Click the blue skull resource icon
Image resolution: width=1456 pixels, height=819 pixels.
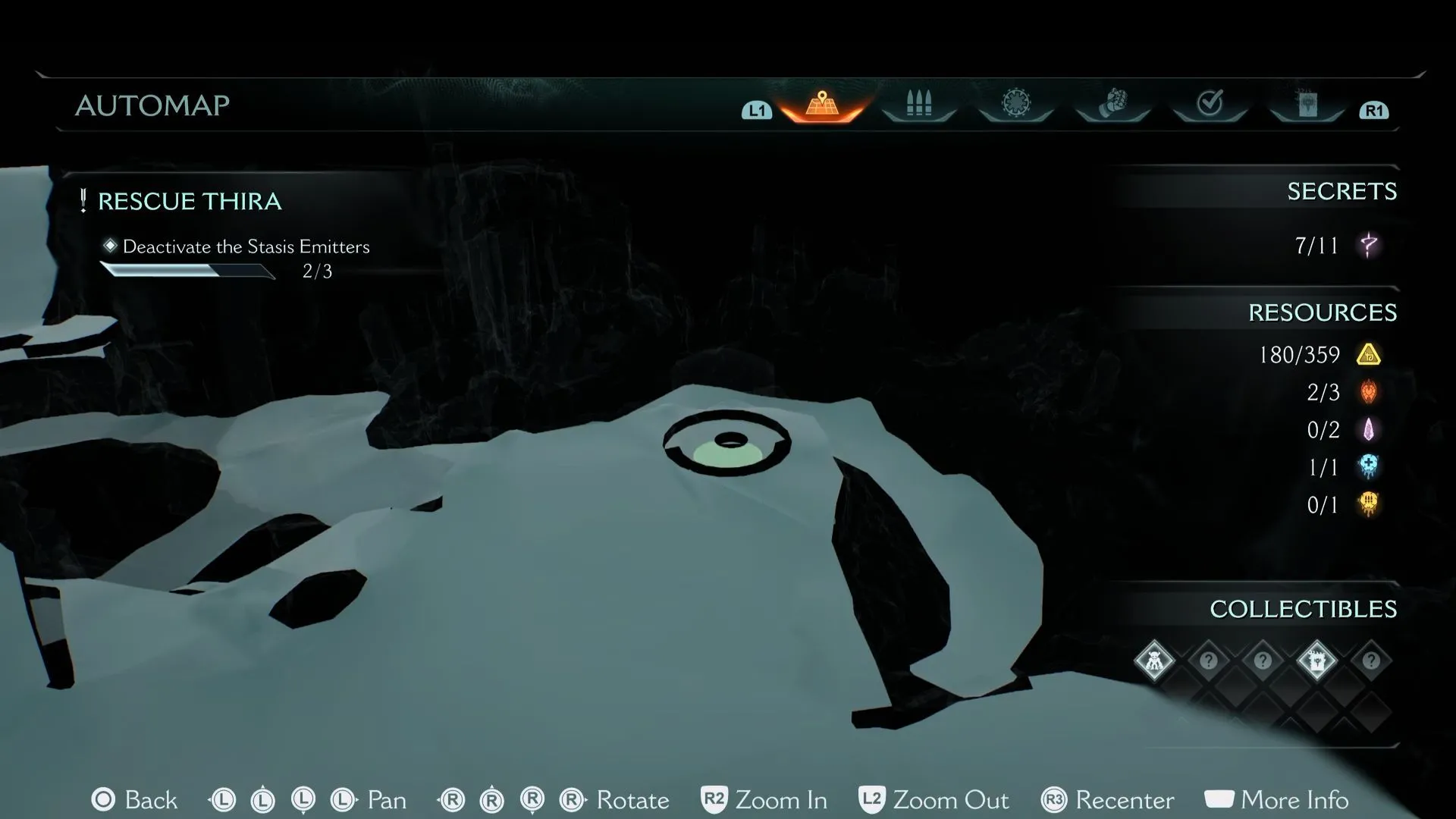point(1369,467)
